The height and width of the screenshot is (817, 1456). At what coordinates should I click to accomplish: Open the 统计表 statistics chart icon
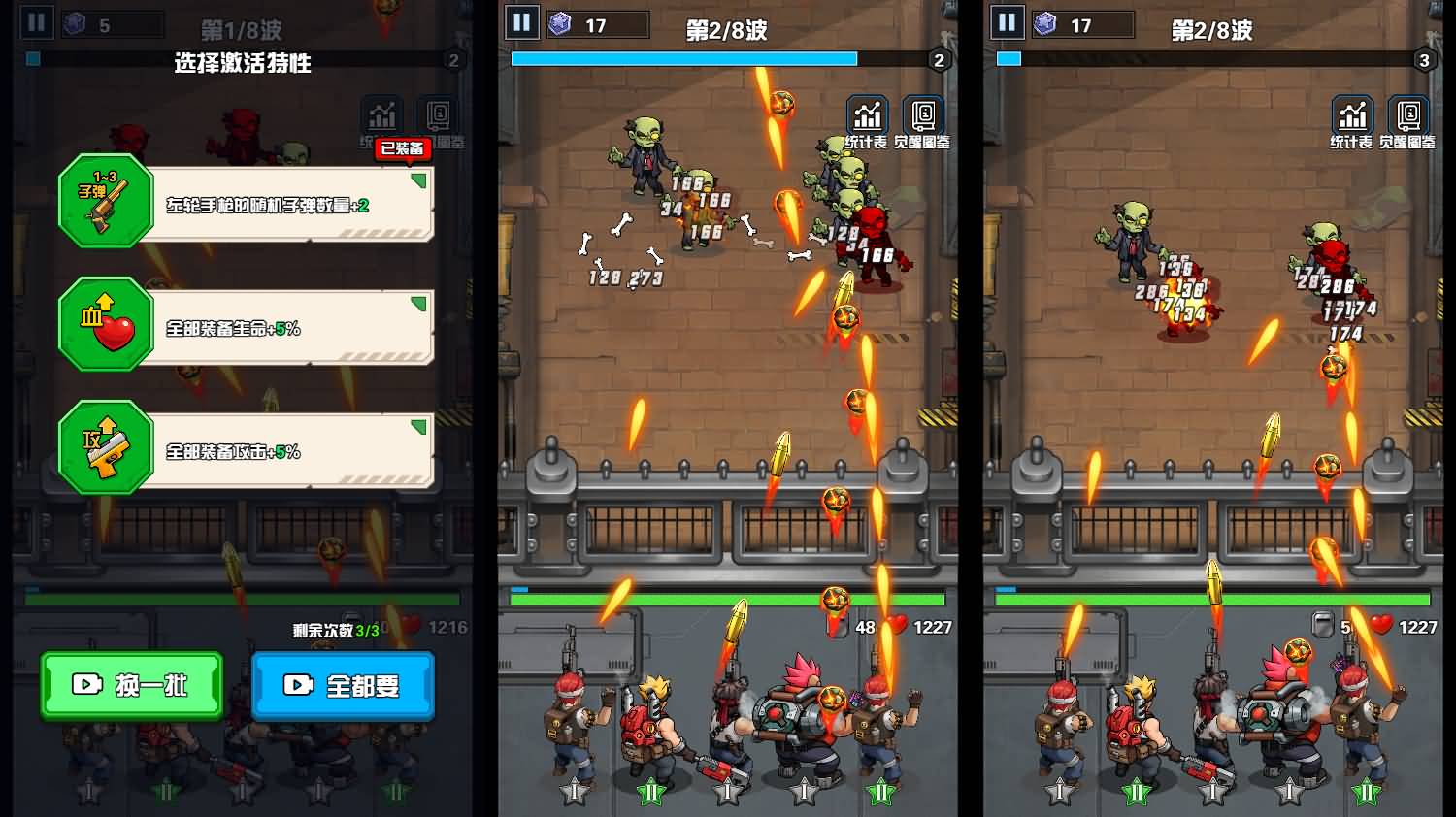(867, 114)
